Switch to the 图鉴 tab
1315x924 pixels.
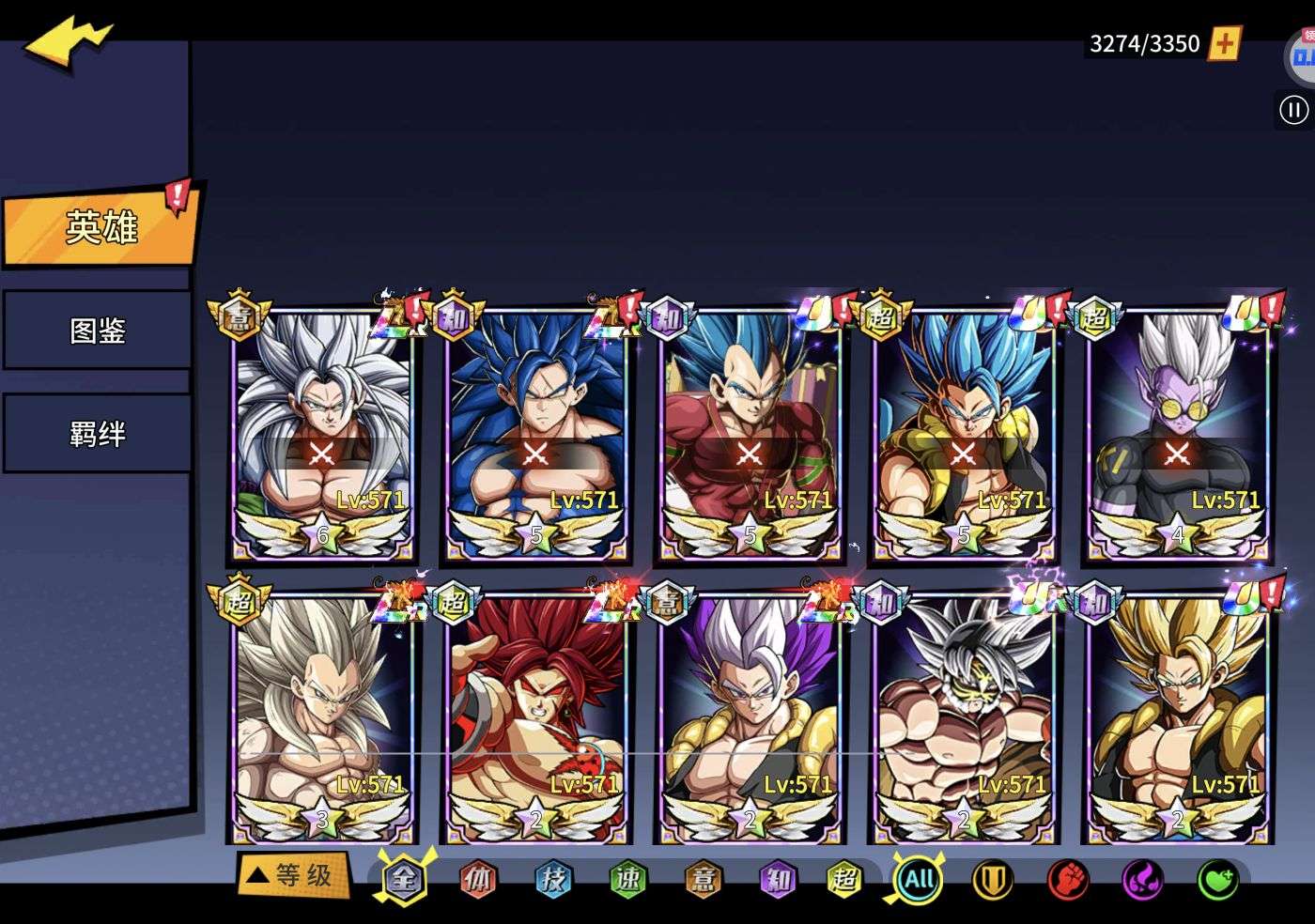[x=98, y=331]
